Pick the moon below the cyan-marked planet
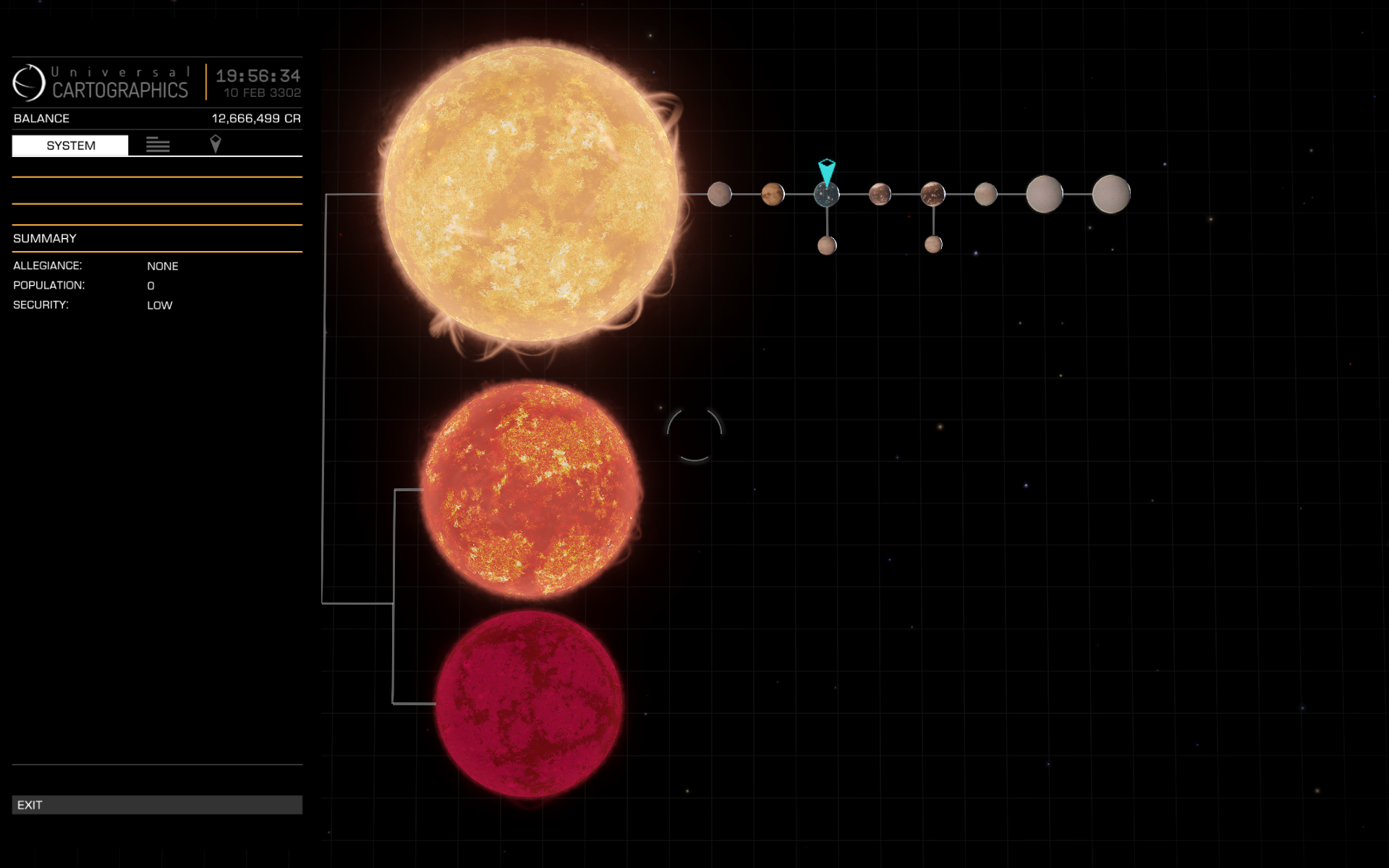 click(827, 245)
